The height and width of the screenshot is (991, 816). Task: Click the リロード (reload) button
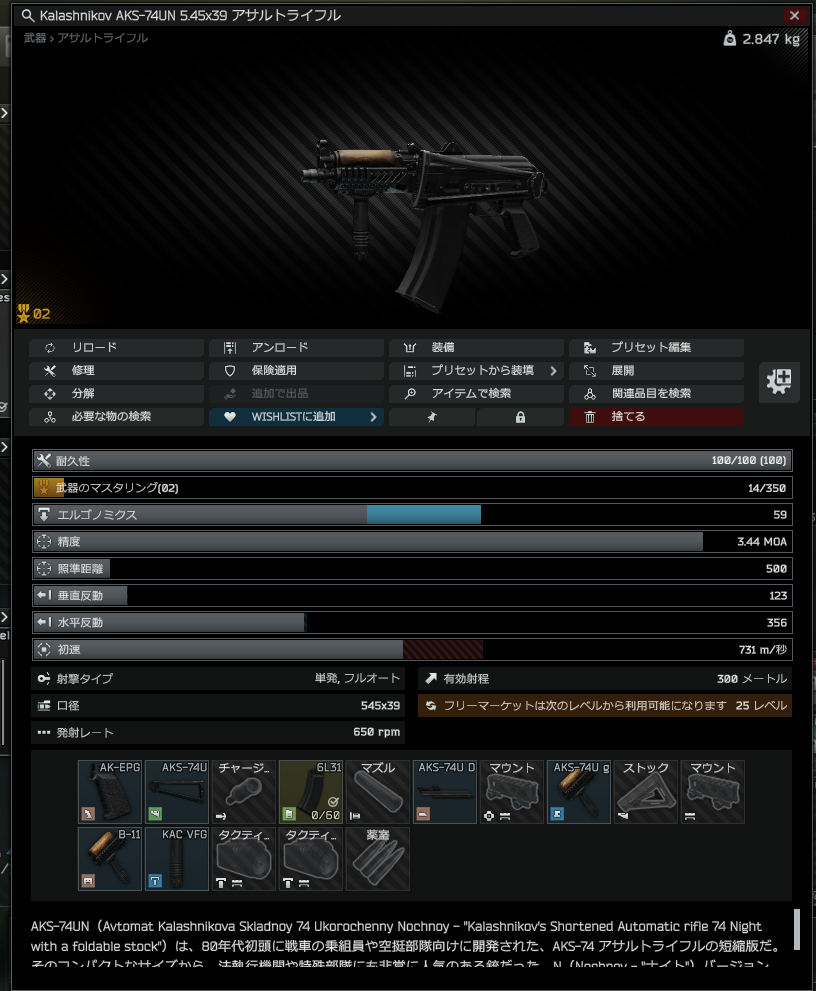tap(116, 348)
